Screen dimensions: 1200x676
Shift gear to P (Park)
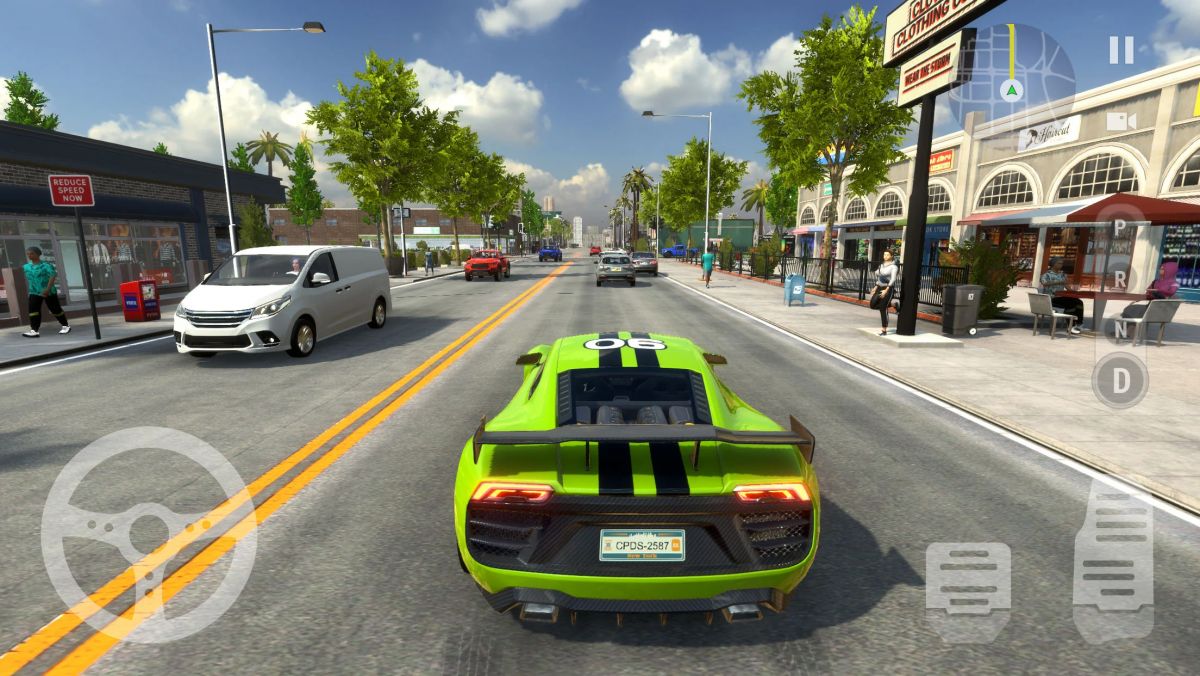[x=1120, y=226]
